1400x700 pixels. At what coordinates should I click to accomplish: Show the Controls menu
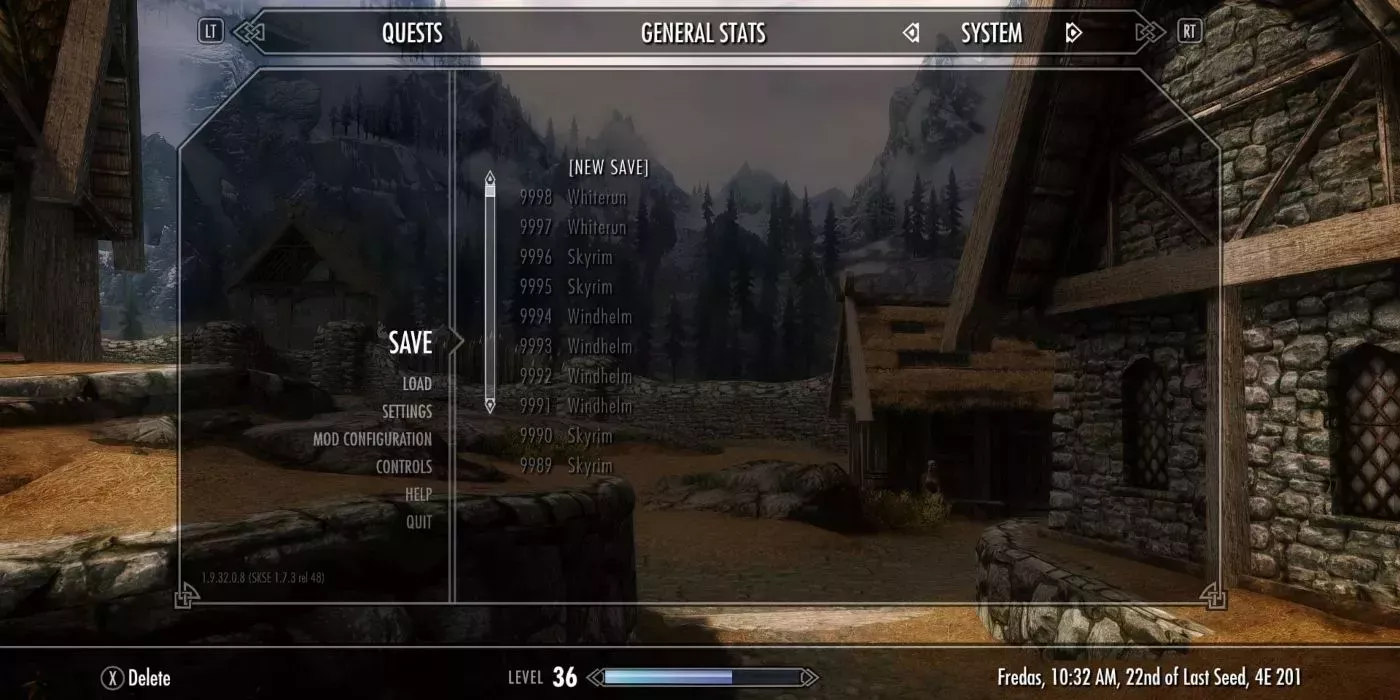tap(403, 467)
